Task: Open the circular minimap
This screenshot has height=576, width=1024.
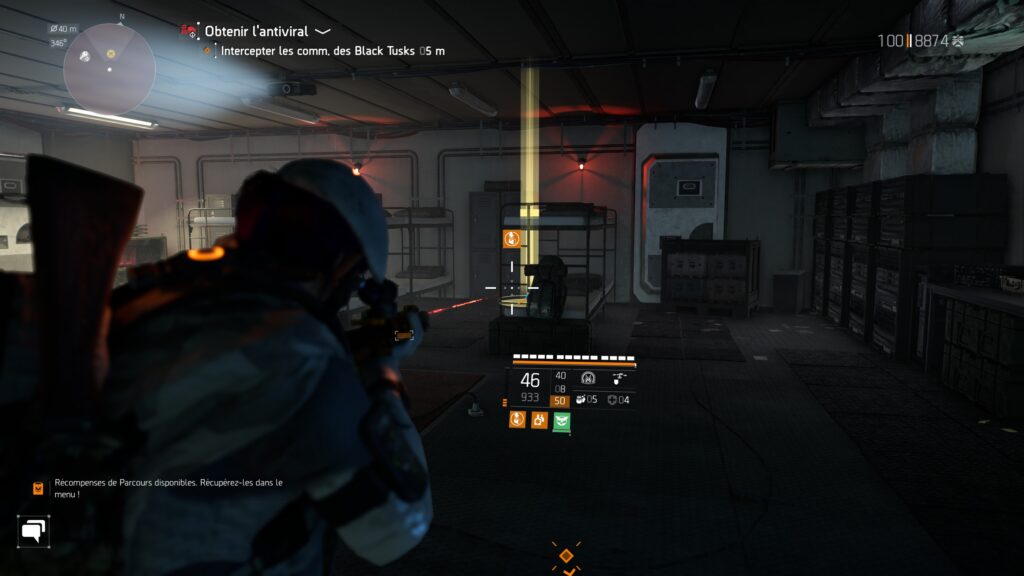Action: tap(109, 68)
